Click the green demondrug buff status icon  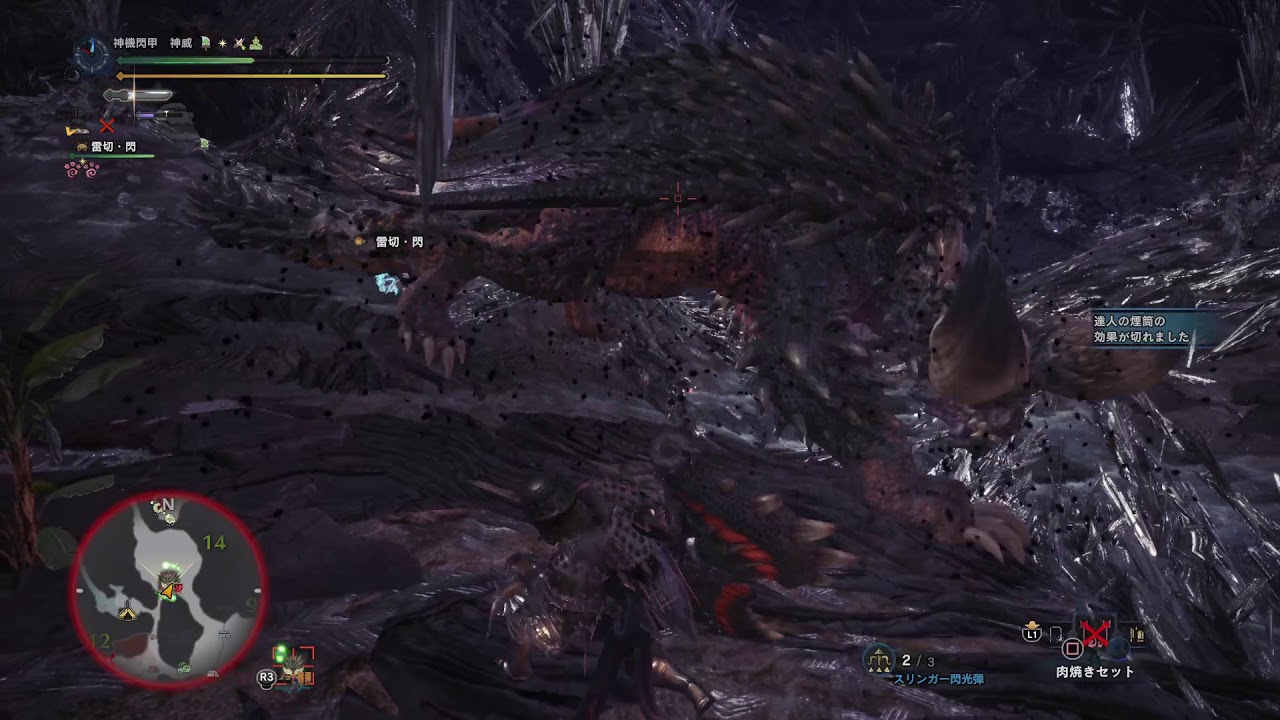point(205,43)
